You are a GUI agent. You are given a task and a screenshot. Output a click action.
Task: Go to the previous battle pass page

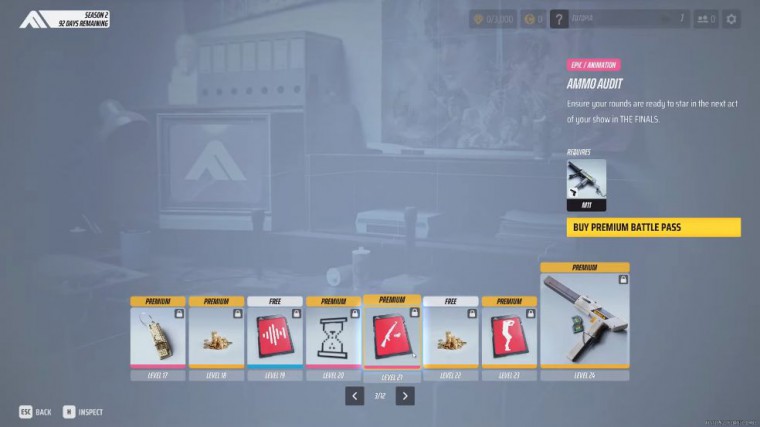tap(355, 395)
